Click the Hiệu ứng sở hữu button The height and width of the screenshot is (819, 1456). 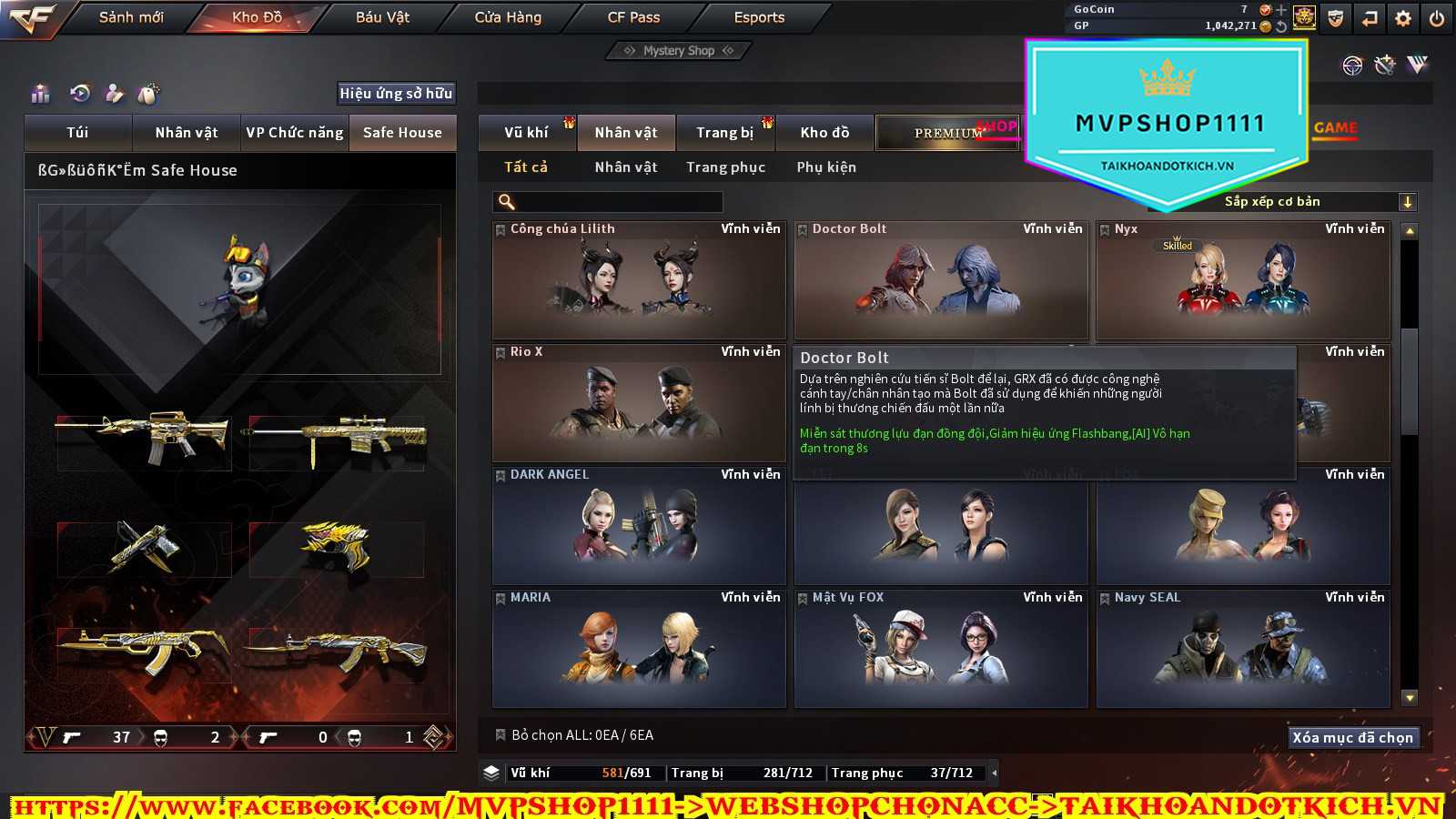tap(396, 93)
